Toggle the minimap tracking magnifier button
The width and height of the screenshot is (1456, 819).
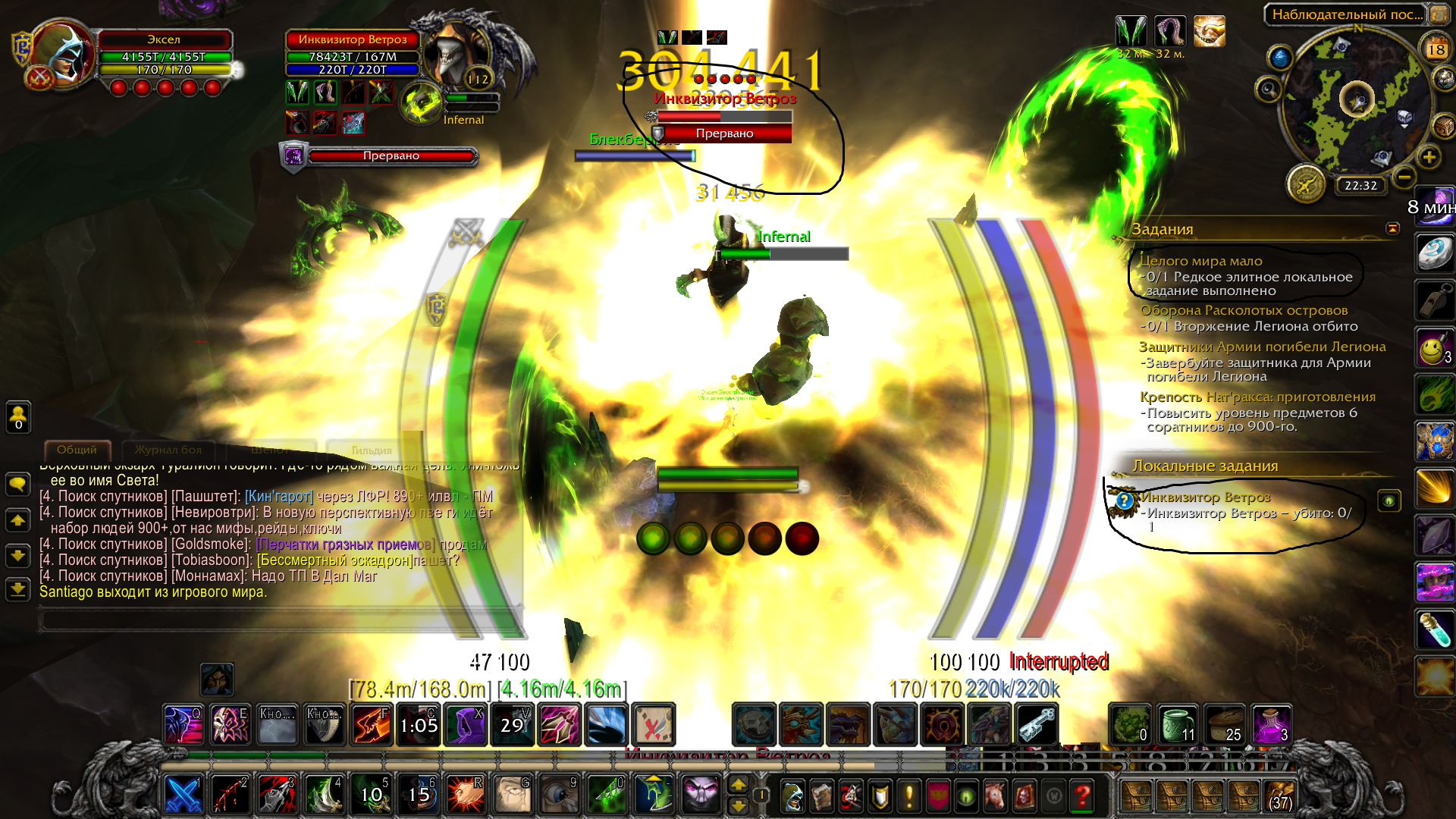1268,89
